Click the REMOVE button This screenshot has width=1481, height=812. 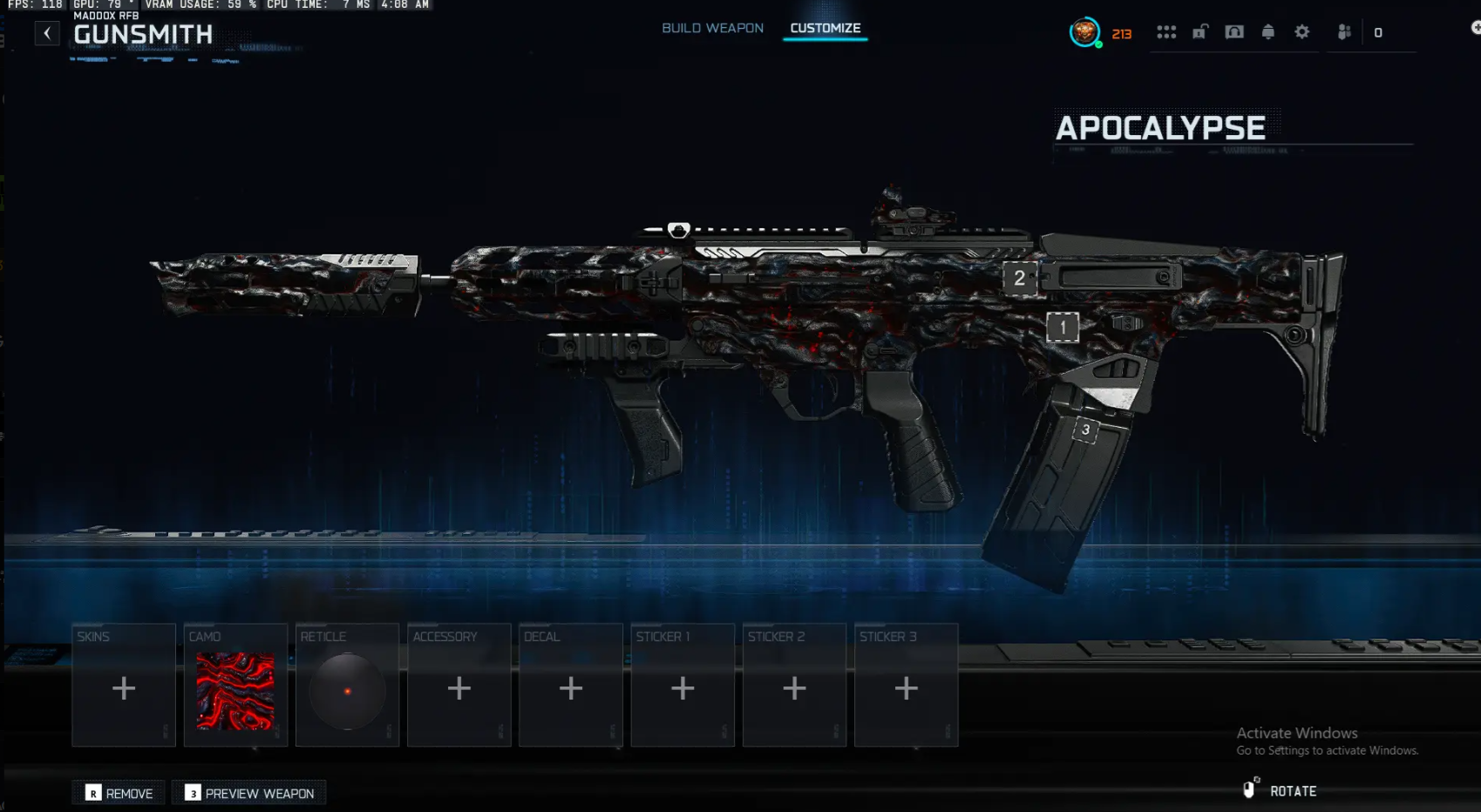(117, 793)
